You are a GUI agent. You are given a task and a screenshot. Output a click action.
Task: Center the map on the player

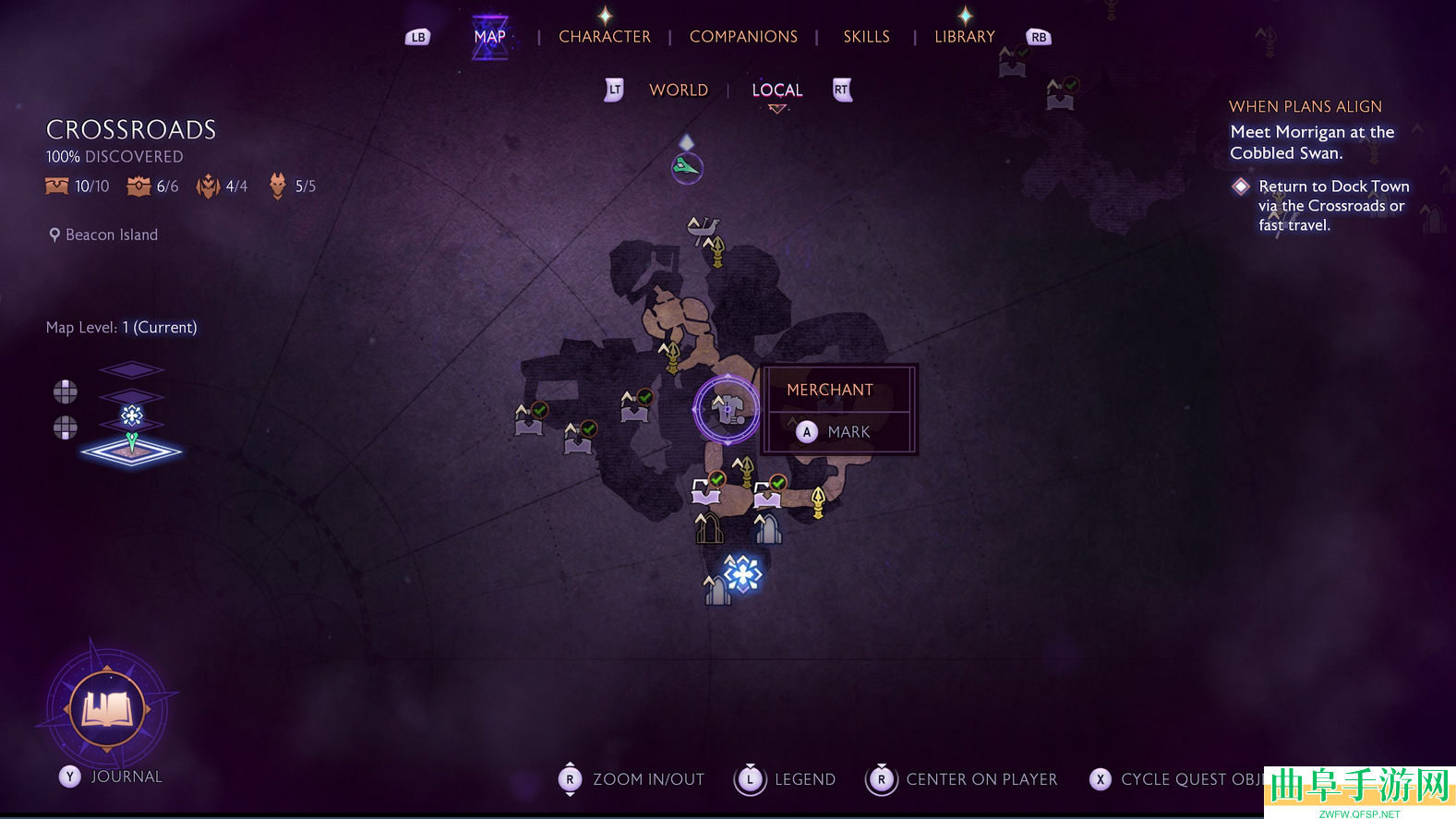[x=962, y=779]
